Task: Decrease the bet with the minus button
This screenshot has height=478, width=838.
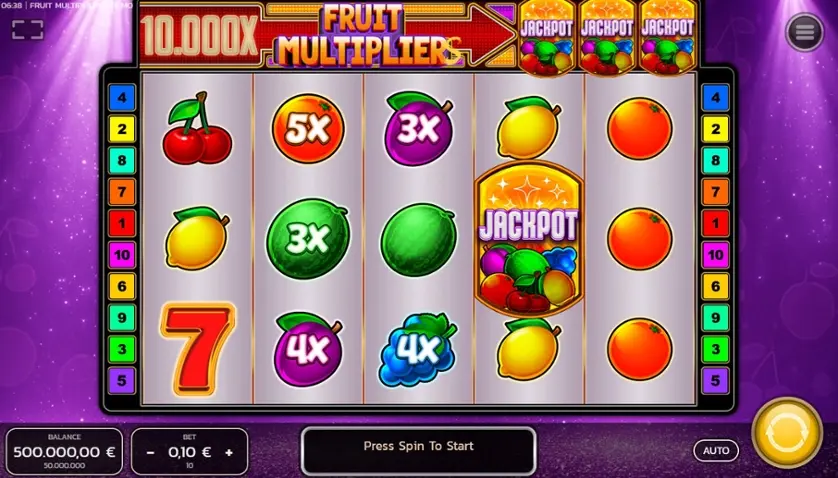Action: click(x=151, y=452)
